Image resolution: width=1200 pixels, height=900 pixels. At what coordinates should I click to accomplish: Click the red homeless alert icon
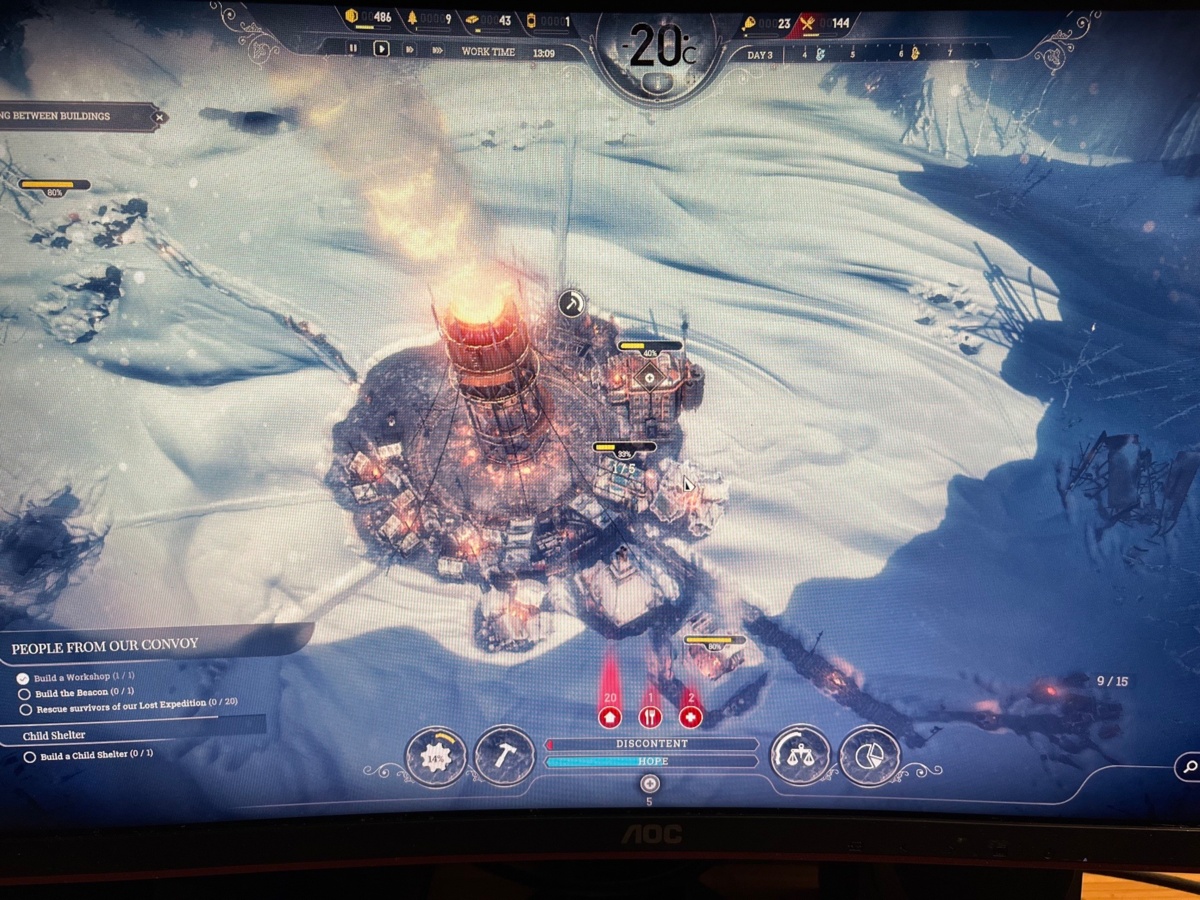pos(610,717)
